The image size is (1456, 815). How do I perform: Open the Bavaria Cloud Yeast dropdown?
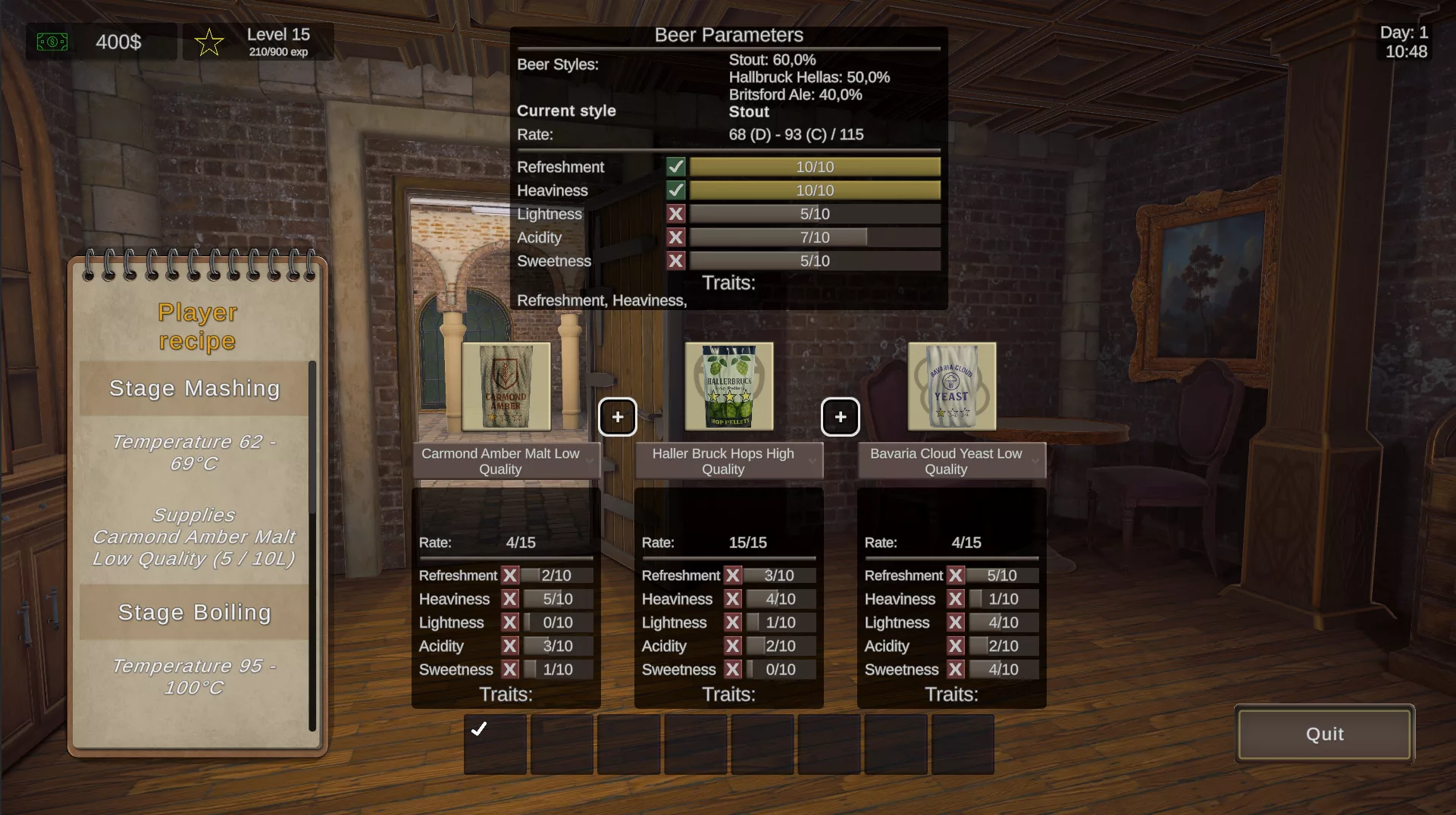tap(952, 461)
